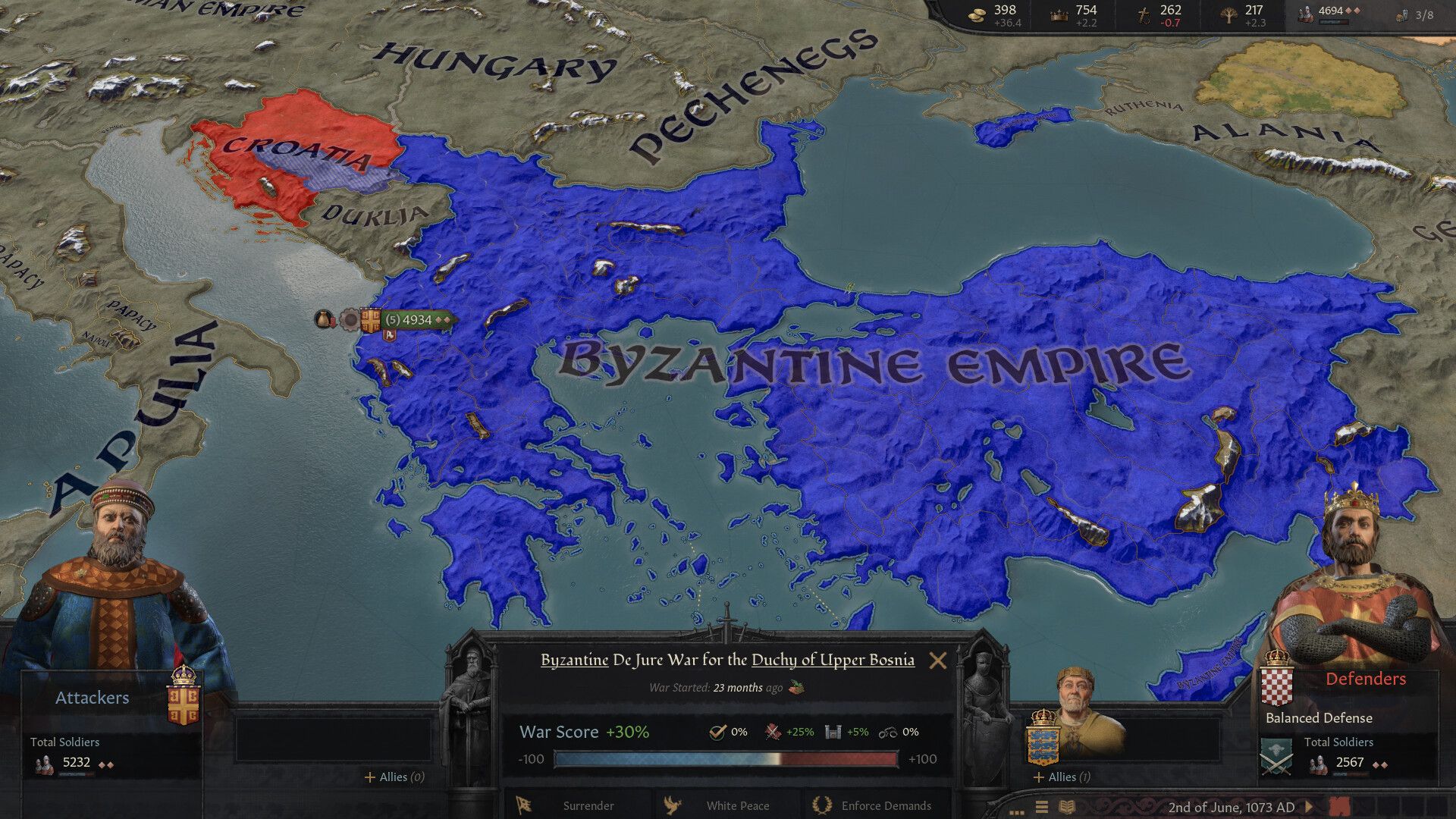Close the war overview with the X
This screenshot has height=819, width=1456.
pyautogui.click(x=938, y=661)
